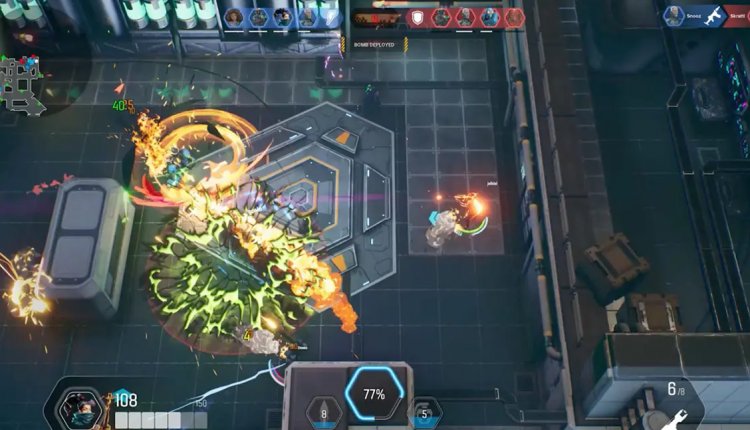
Task: Use the ability showing the number 5
Action: point(424,412)
